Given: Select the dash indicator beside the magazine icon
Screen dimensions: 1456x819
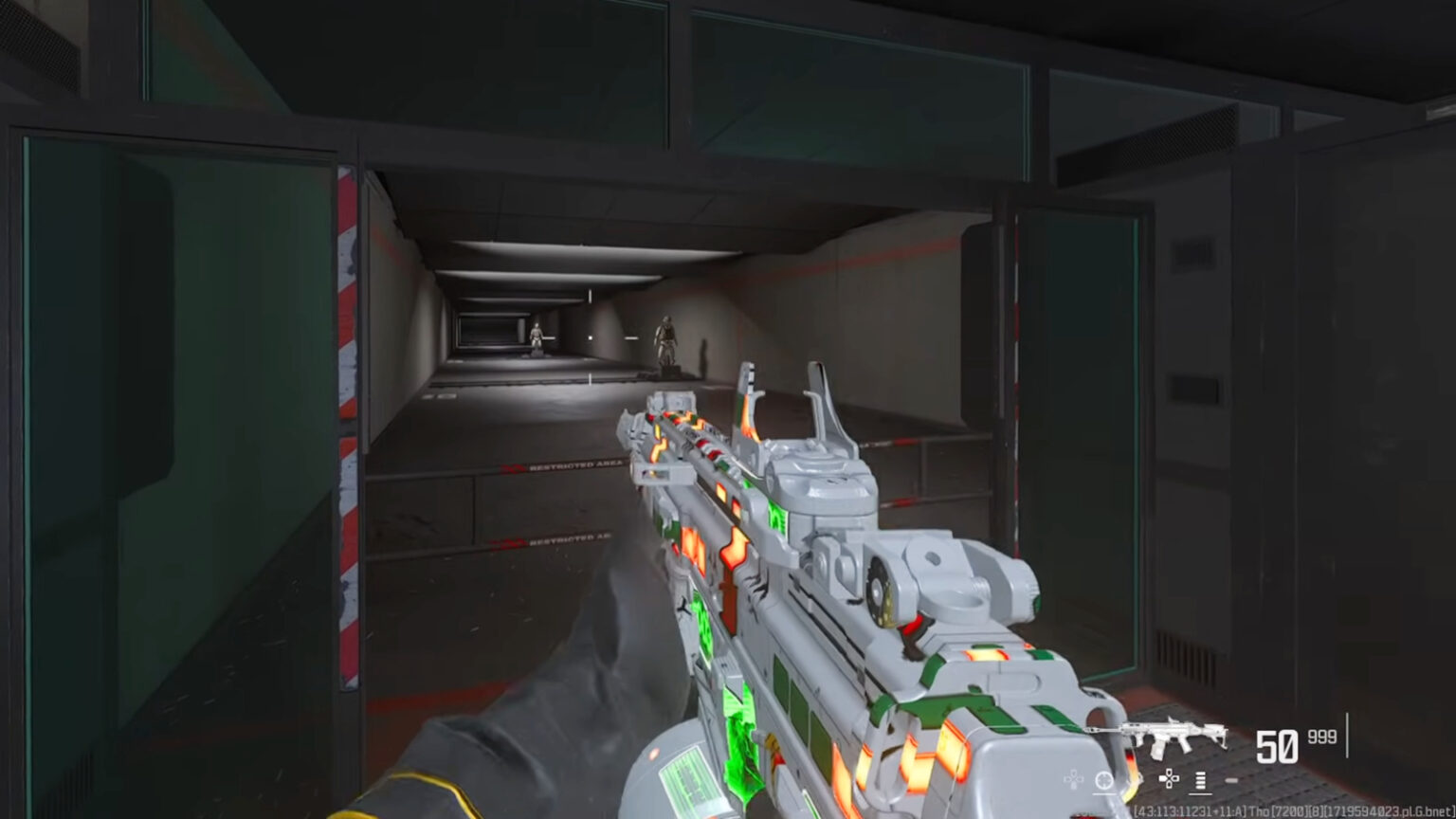Looking at the screenshot, I should coord(1231,780).
